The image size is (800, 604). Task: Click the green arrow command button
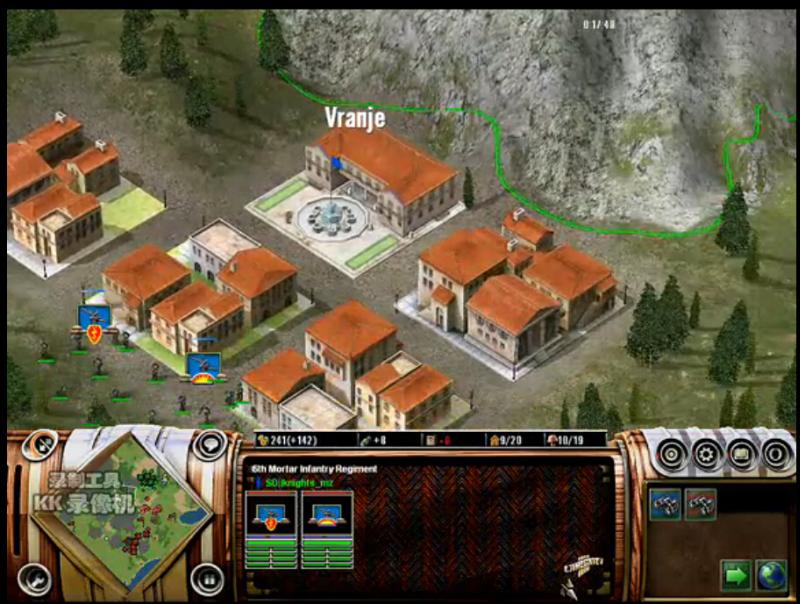coord(735,575)
